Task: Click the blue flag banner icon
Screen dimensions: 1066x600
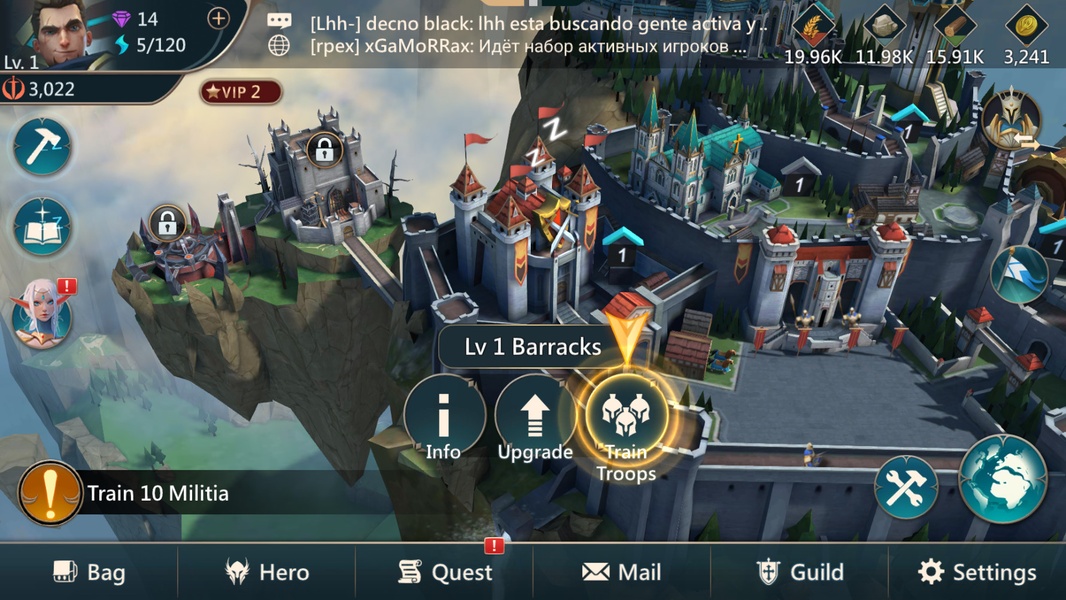Action: pyautogui.click(x=1019, y=274)
